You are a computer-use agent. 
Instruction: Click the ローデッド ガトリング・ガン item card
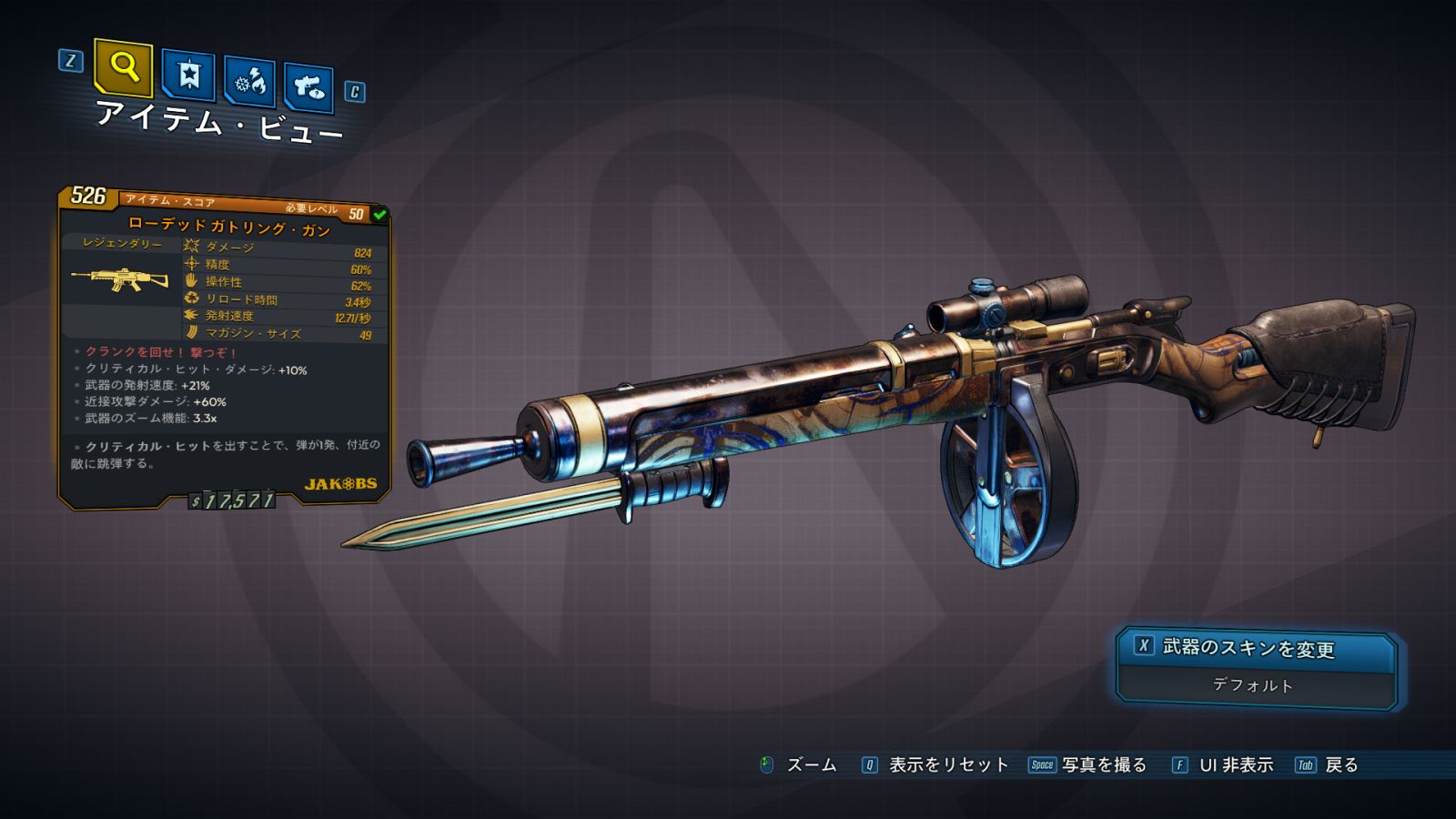tap(225, 346)
